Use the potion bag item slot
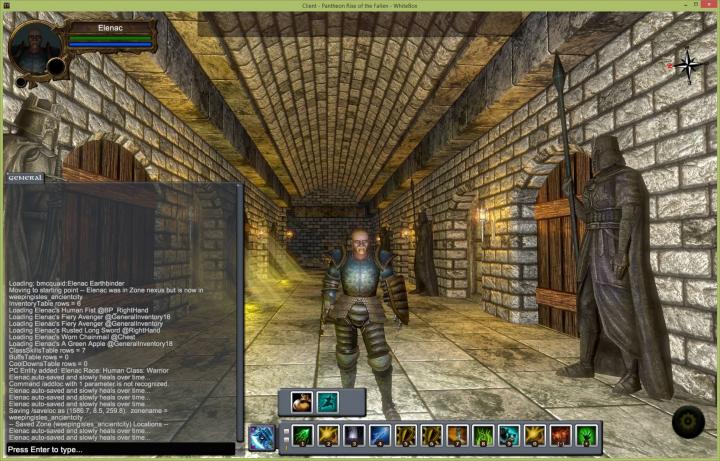Image resolution: width=720 pixels, height=461 pixels. pyautogui.click(x=301, y=402)
